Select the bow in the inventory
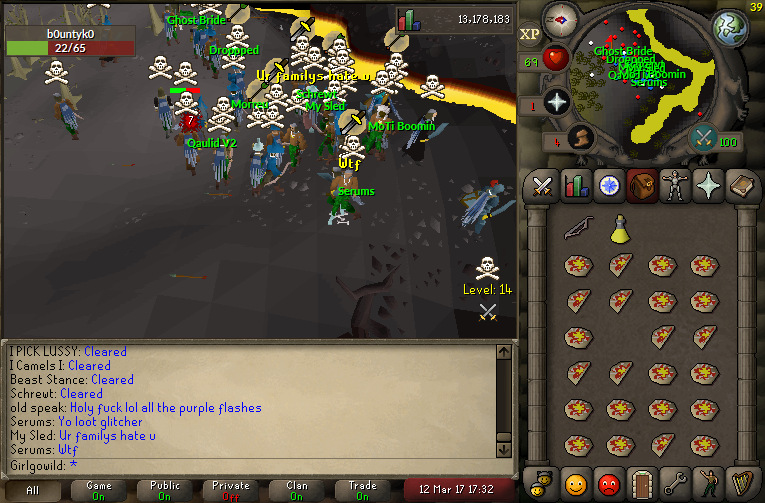 pyautogui.click(x=577, y=229)
